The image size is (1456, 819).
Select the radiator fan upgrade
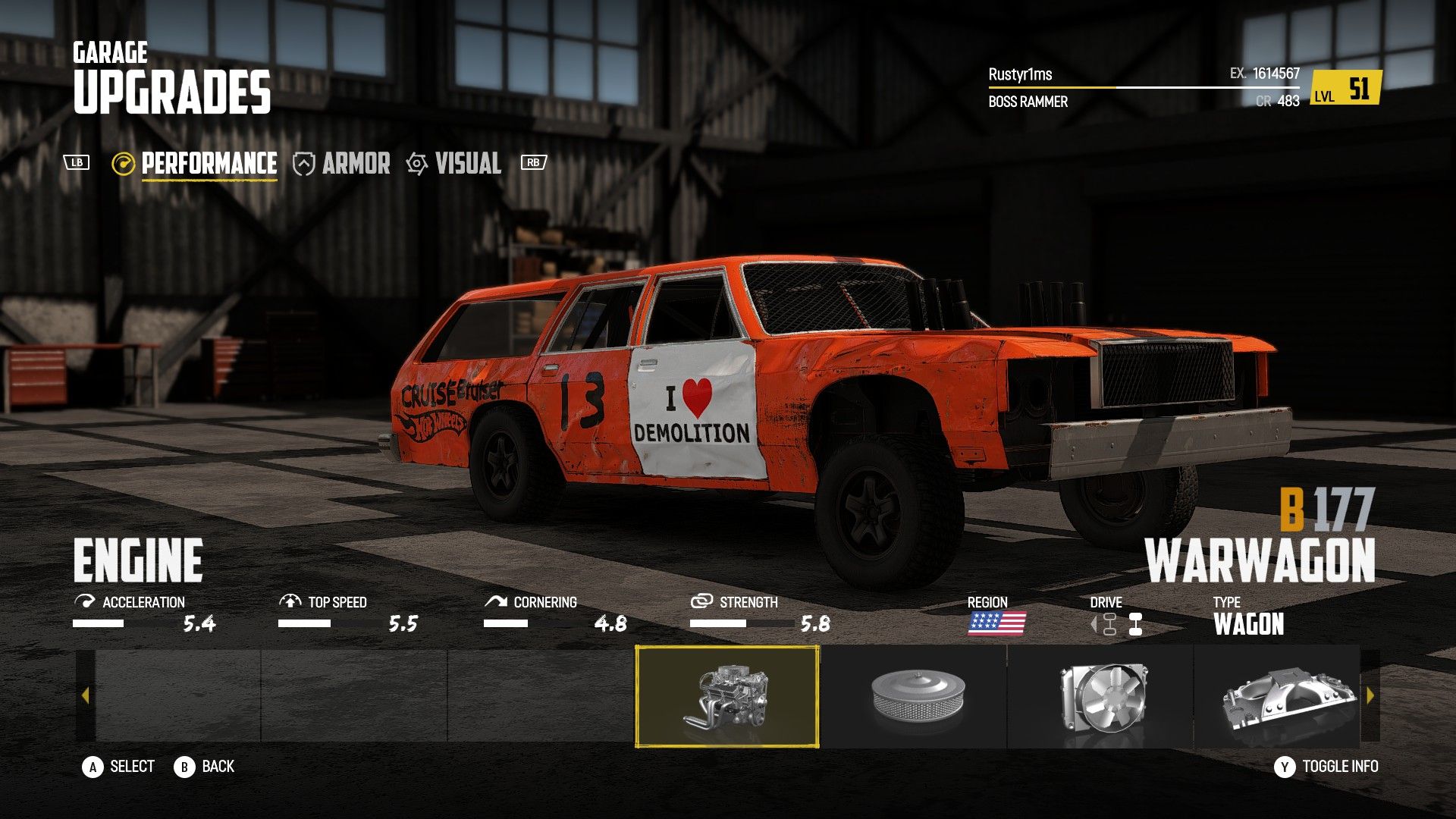click(1100, 696)
